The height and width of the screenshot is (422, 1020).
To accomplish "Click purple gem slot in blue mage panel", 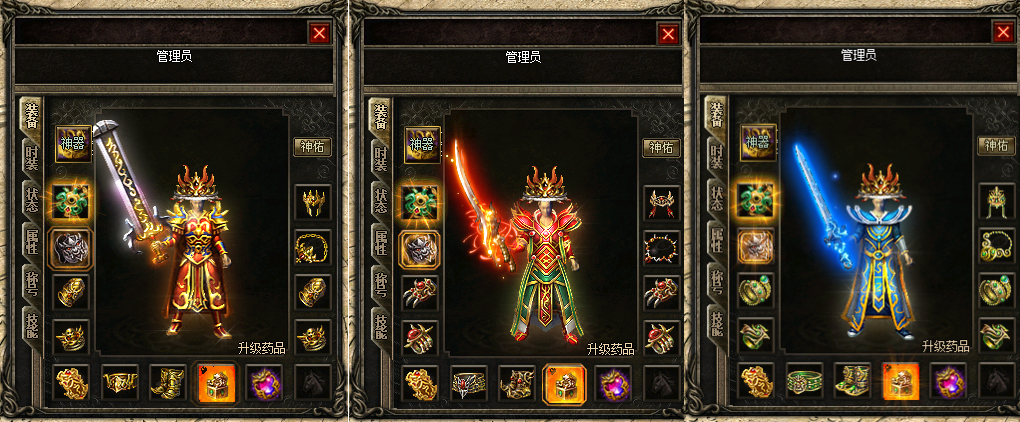I will click(x=949, y=382).
